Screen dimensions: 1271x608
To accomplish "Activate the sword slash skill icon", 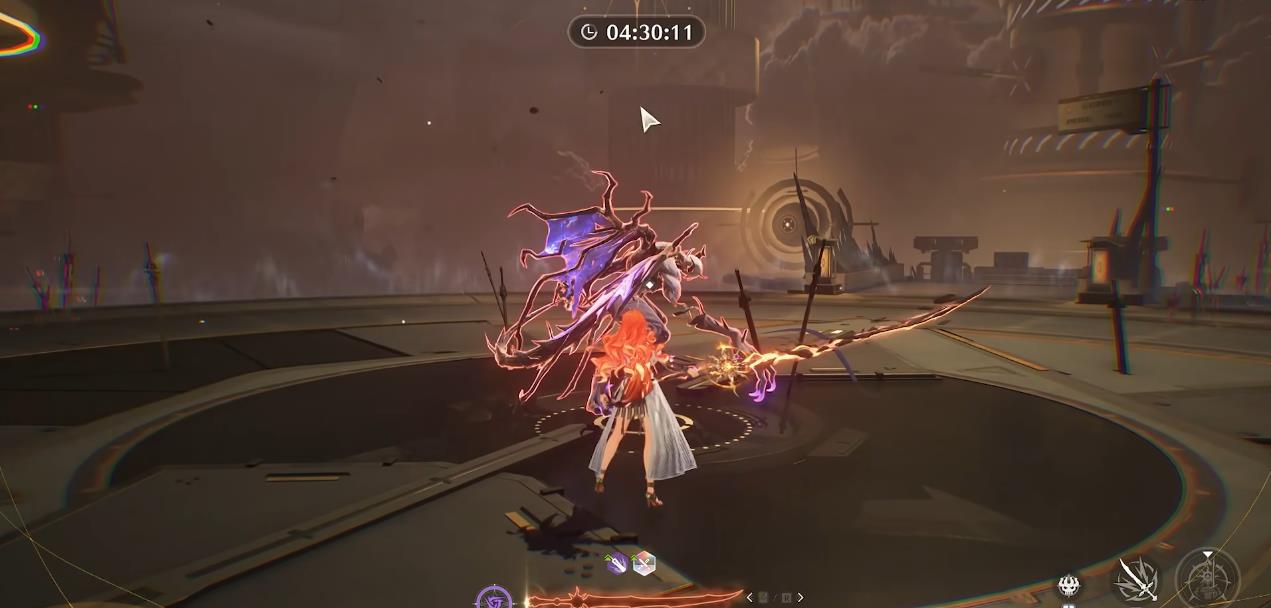I will (x=1137, y=579).
